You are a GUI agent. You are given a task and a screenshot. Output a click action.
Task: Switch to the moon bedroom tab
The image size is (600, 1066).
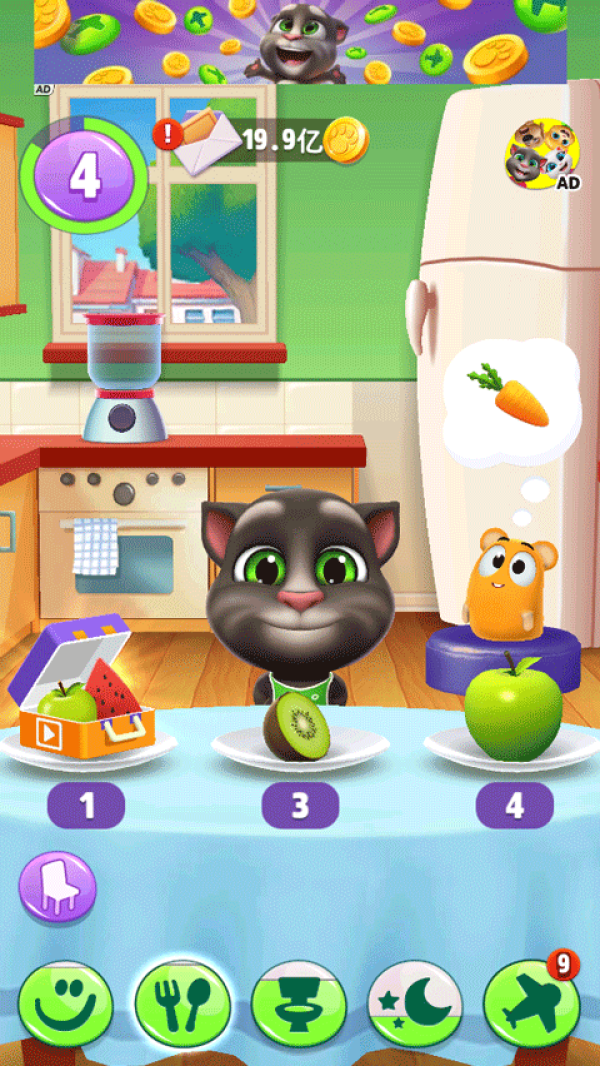pos(416,1004)
